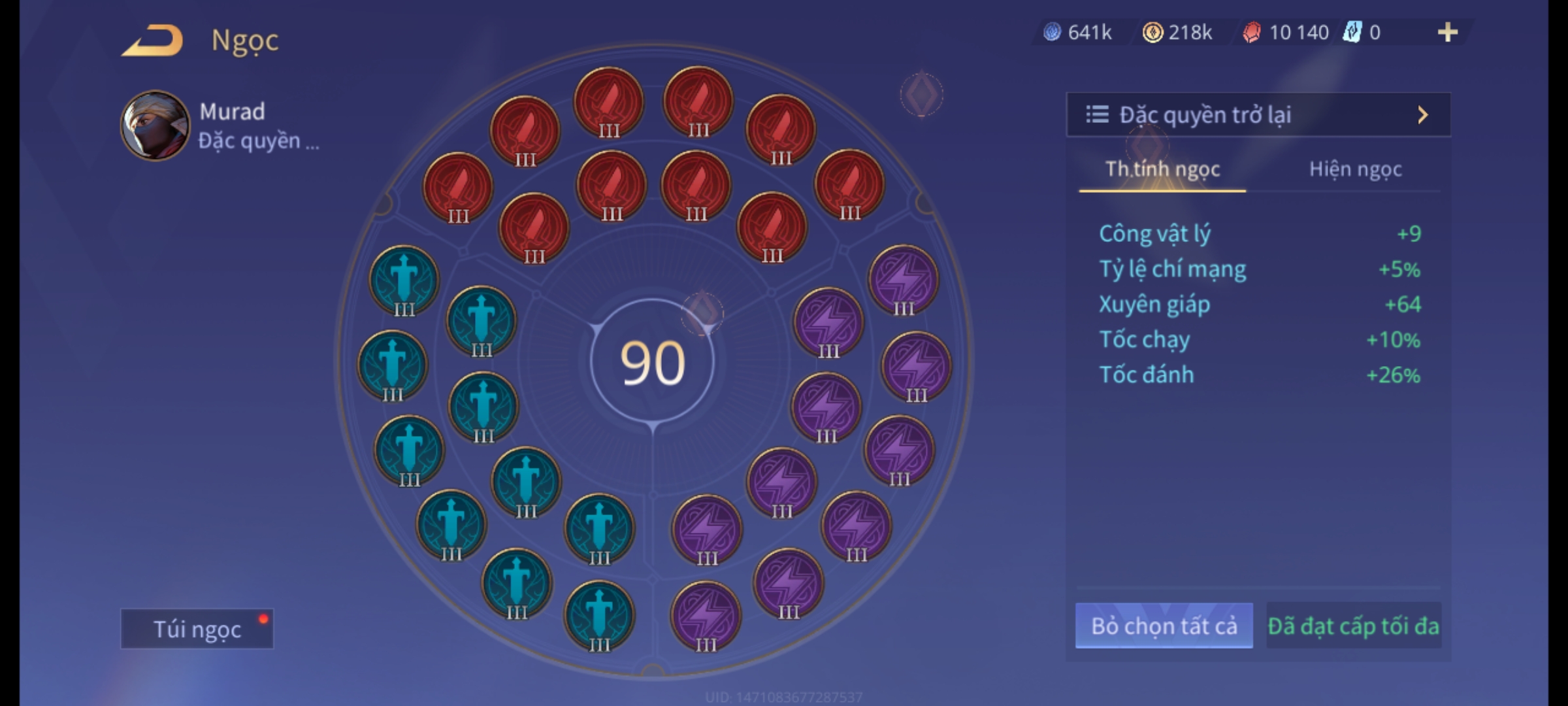Tap the central 90 level circle
The image size is (1568, 706).
tap(652, 362)
